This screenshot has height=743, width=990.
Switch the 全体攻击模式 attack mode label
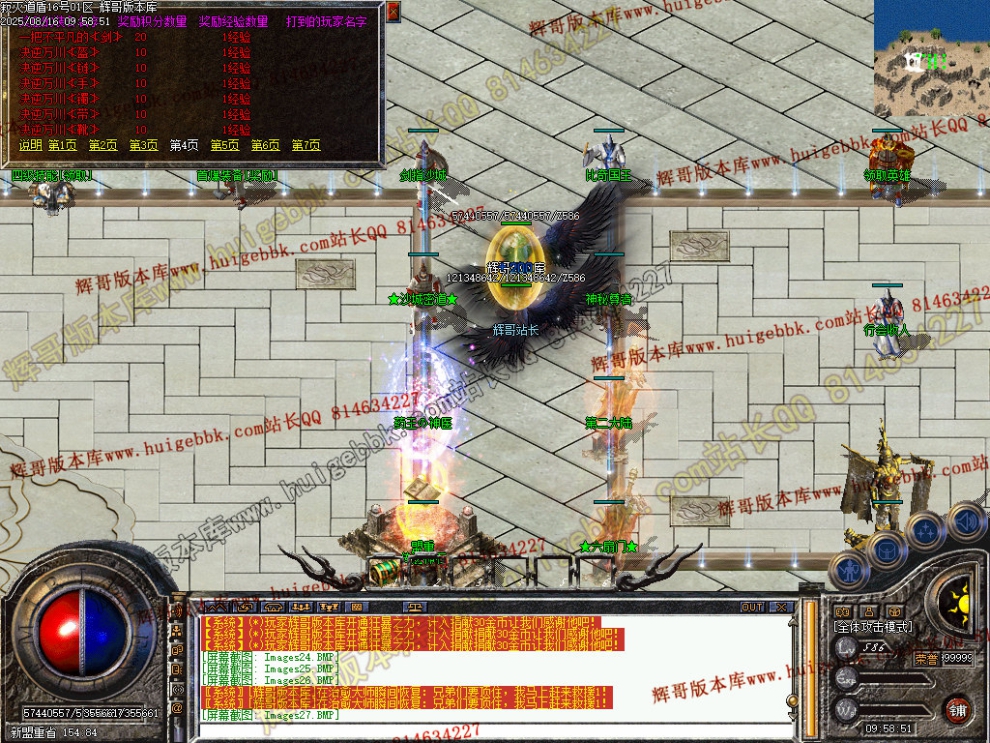coord(873,626)
